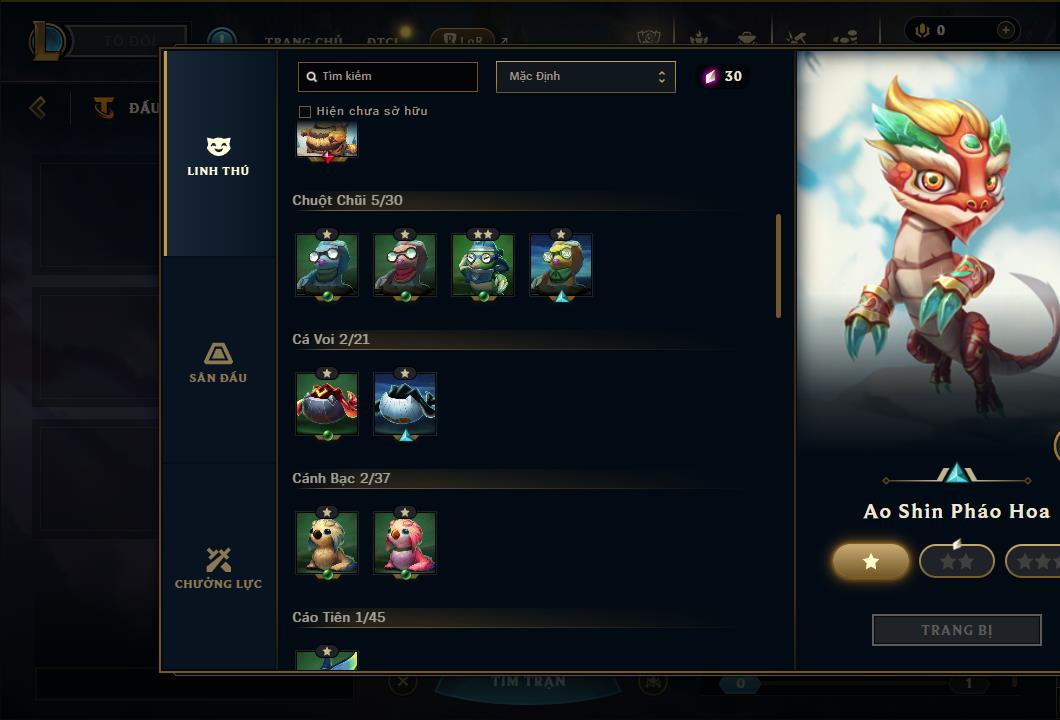Screen dimensions: 1060x720
Task: Select the Chưởng Lực tab
Action: 218,567
